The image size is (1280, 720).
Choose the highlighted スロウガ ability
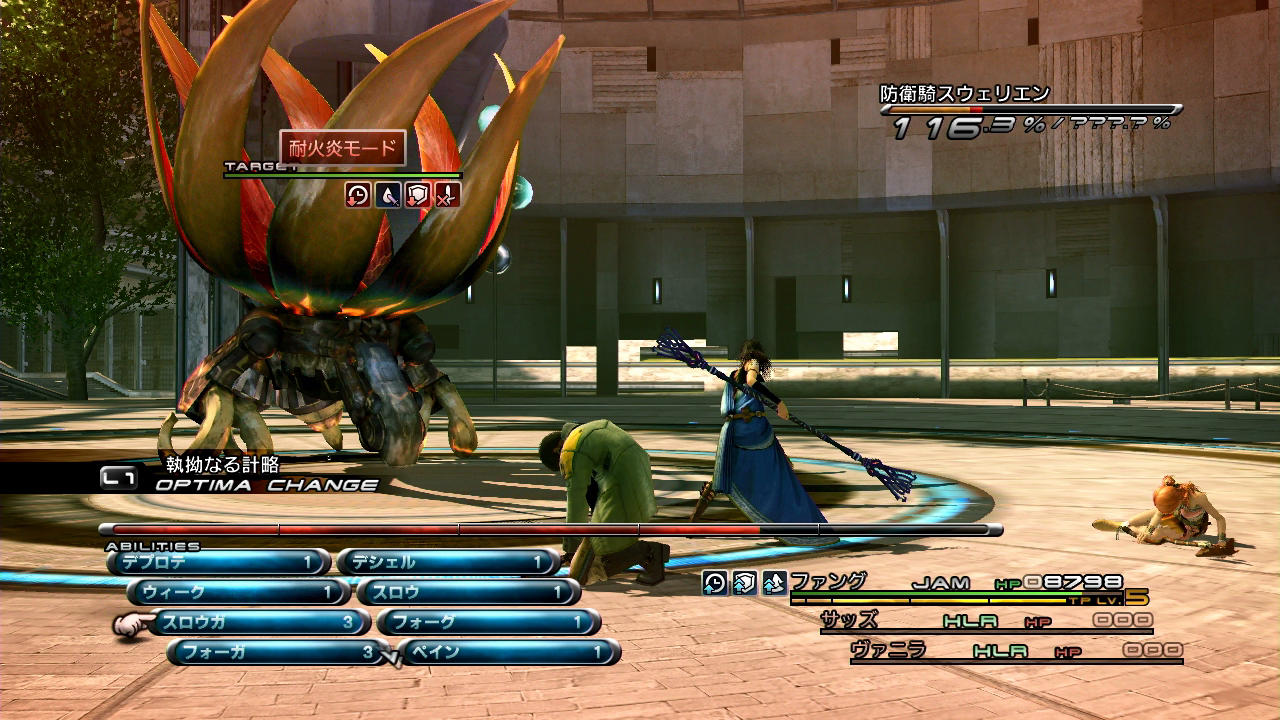[x=258, y=623]
